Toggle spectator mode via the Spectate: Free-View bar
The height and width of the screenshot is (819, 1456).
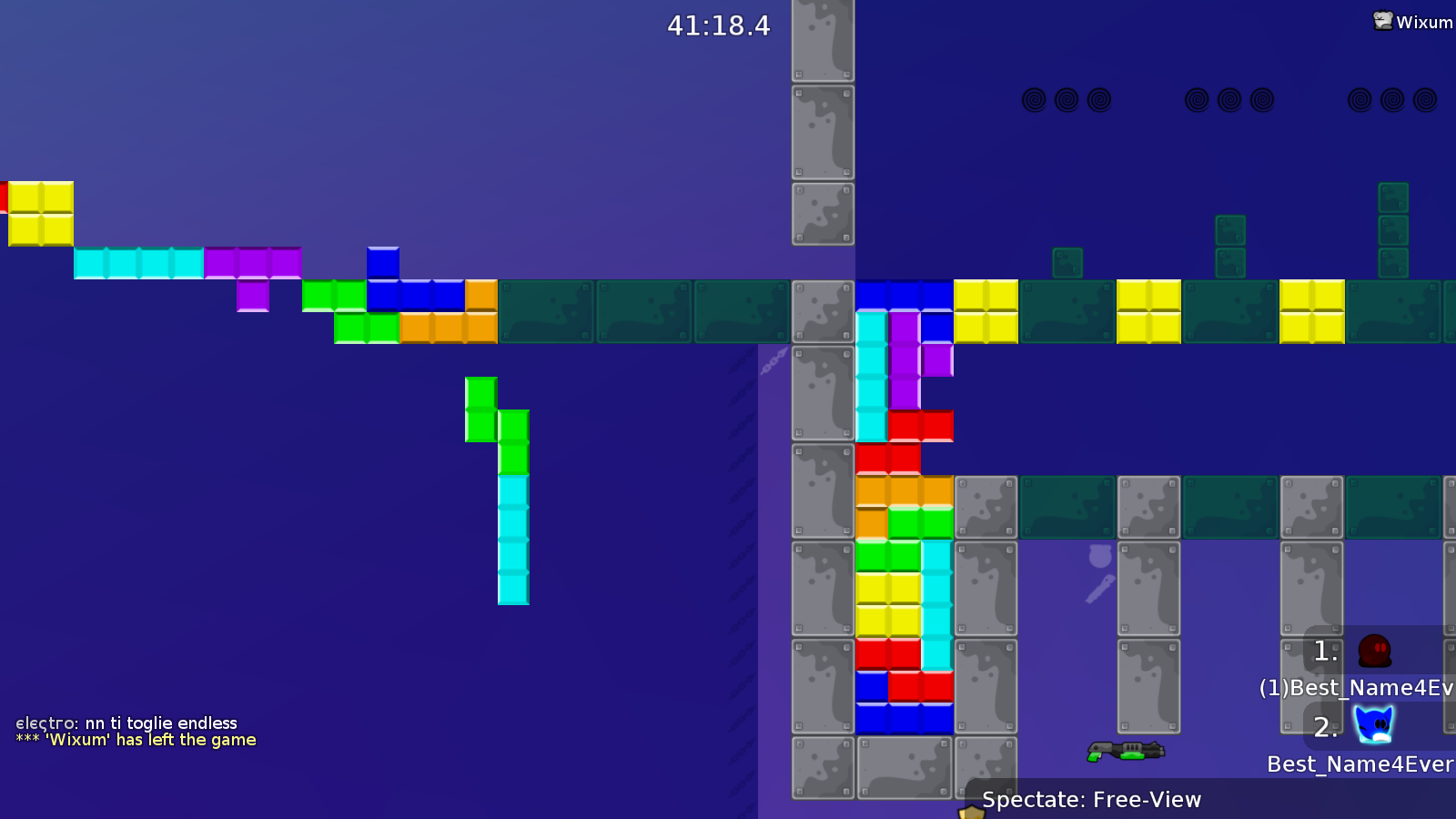tap(1092, 800)
